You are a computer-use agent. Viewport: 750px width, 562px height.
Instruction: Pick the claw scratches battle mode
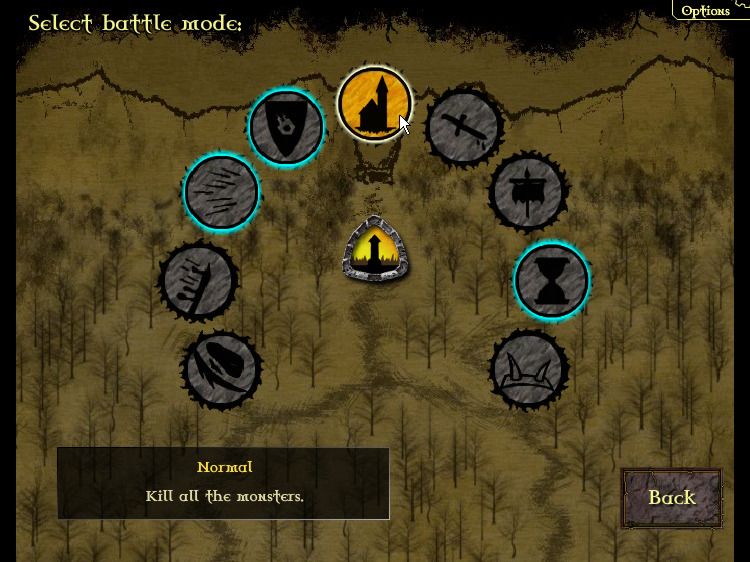coord(221,192)
